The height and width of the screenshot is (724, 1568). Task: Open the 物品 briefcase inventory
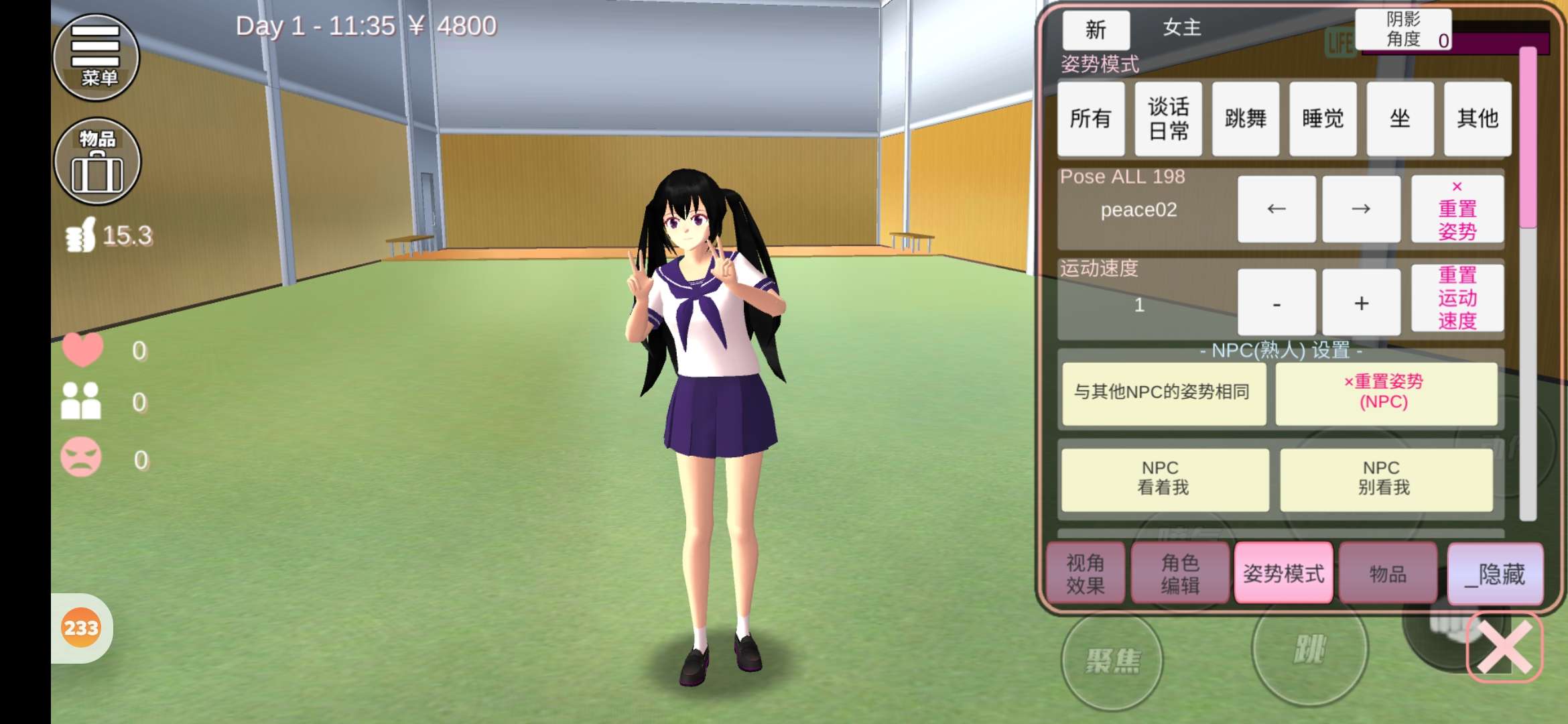click(x=97, y=162)
